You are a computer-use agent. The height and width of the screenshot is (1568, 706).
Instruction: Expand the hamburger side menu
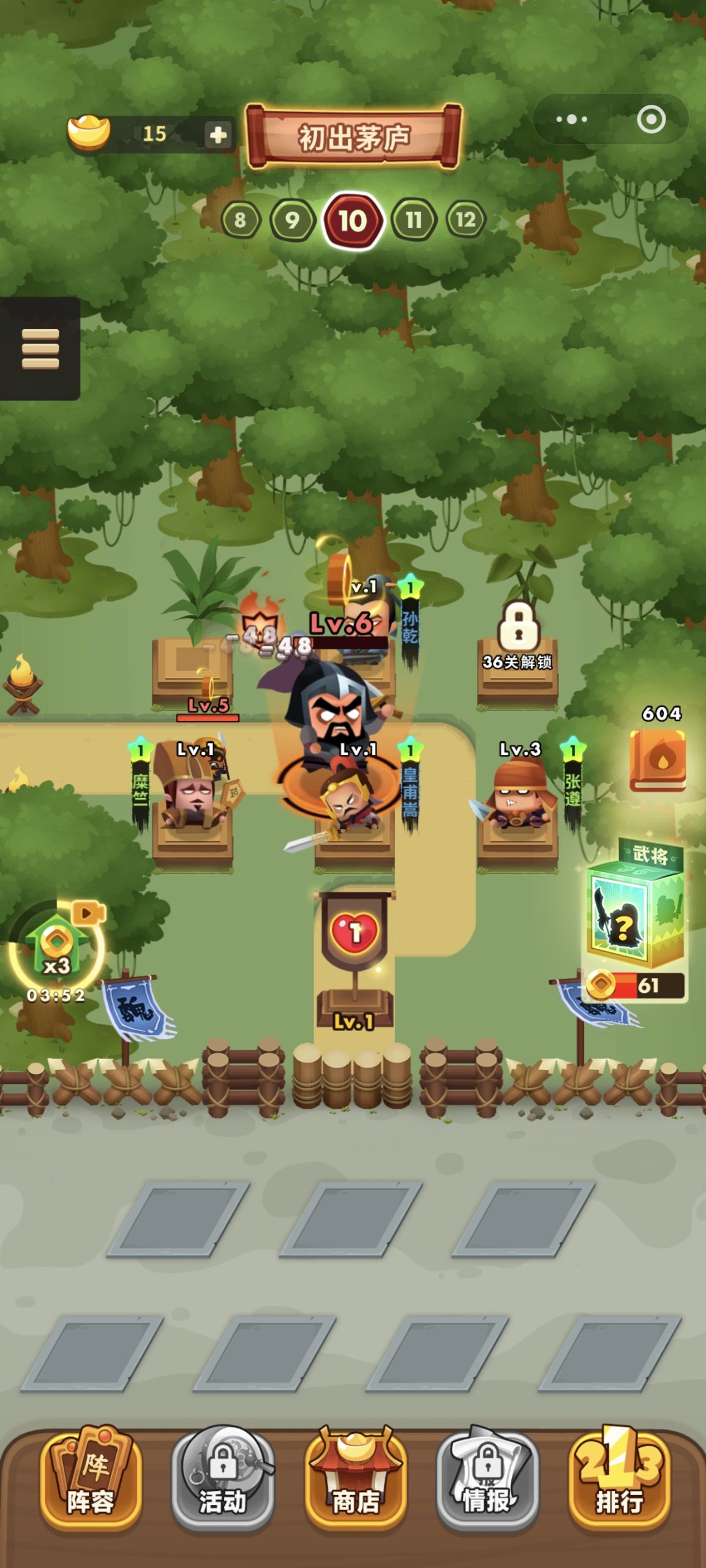click(x=40, y=349)
